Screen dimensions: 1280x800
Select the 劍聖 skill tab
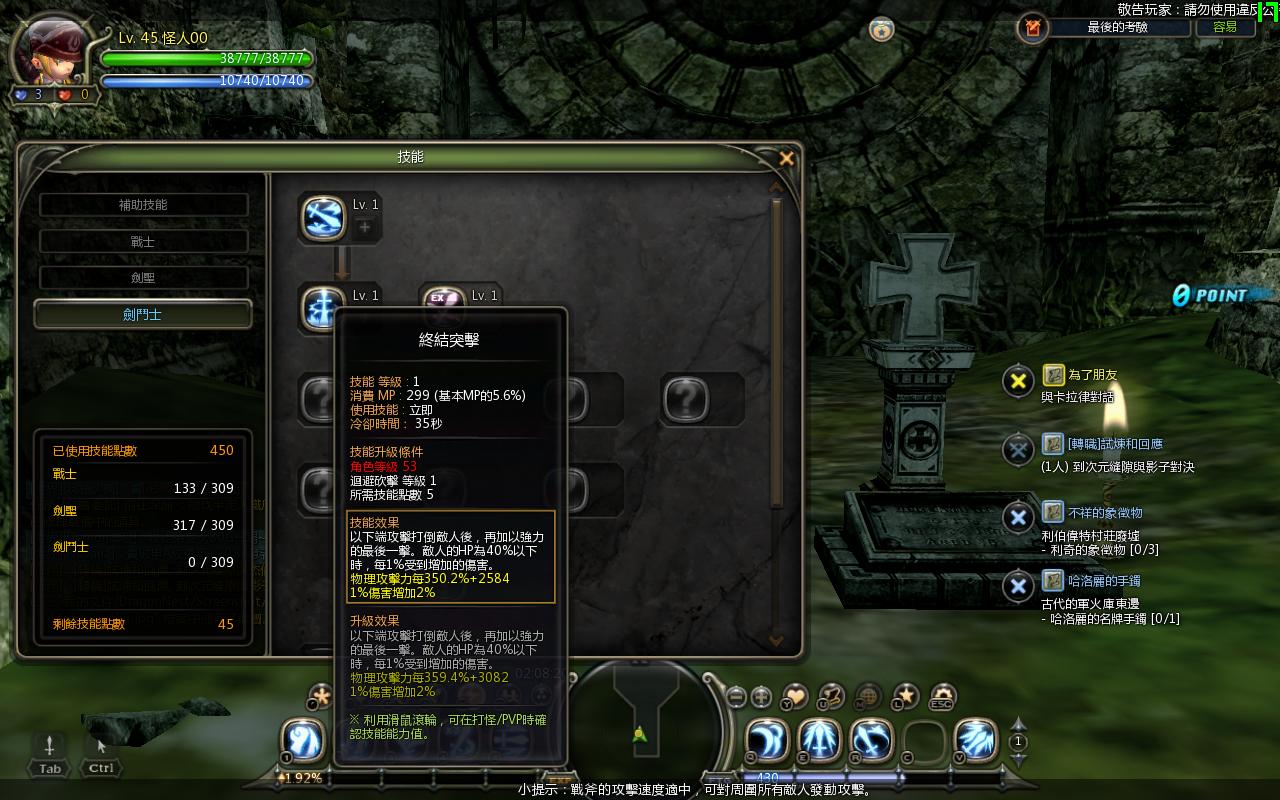click(x=143, y=278)
